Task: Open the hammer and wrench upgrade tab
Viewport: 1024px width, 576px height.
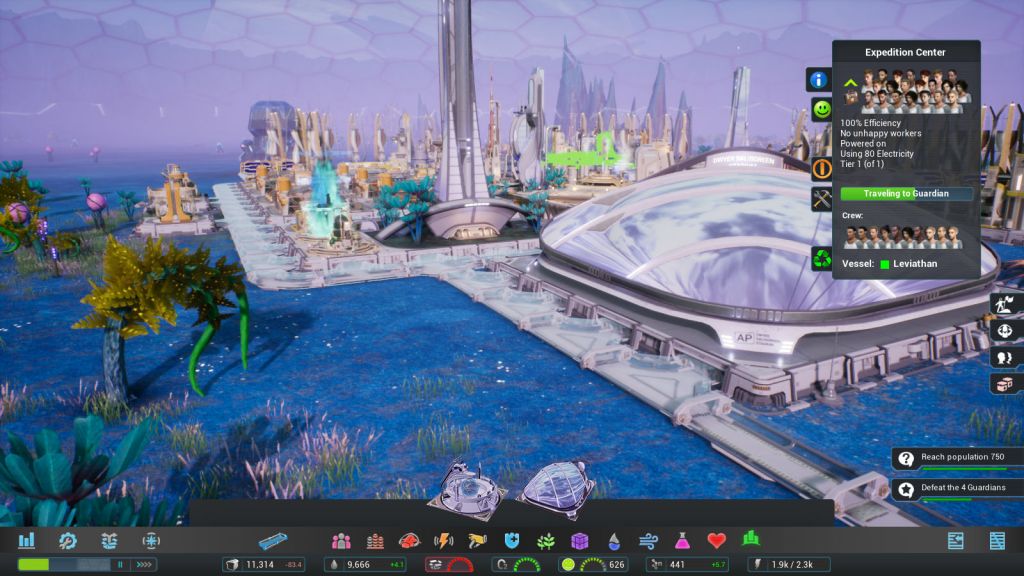Action: (x=822, y=199)
